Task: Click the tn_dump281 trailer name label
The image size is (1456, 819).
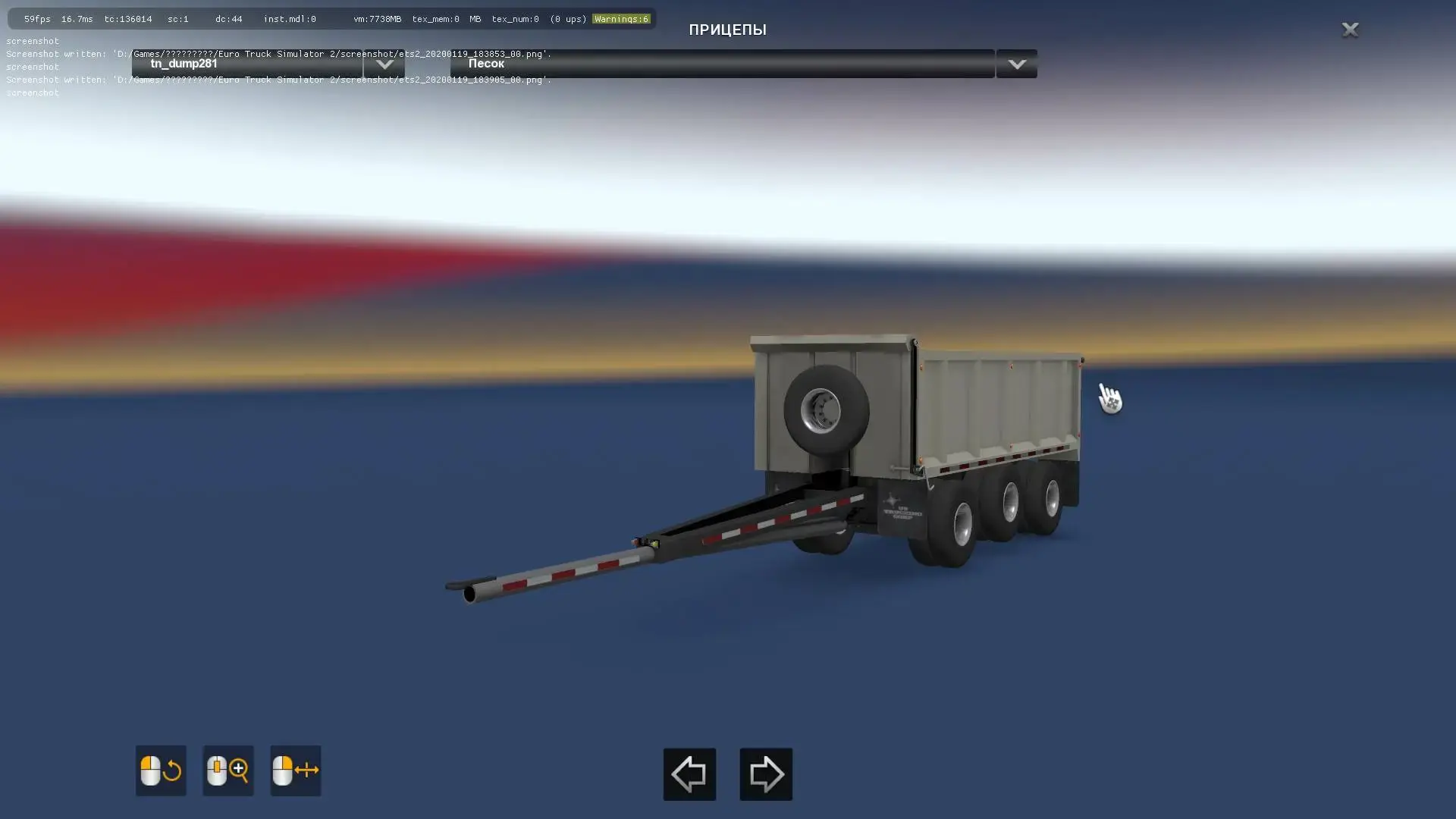Action: [184, 64]
